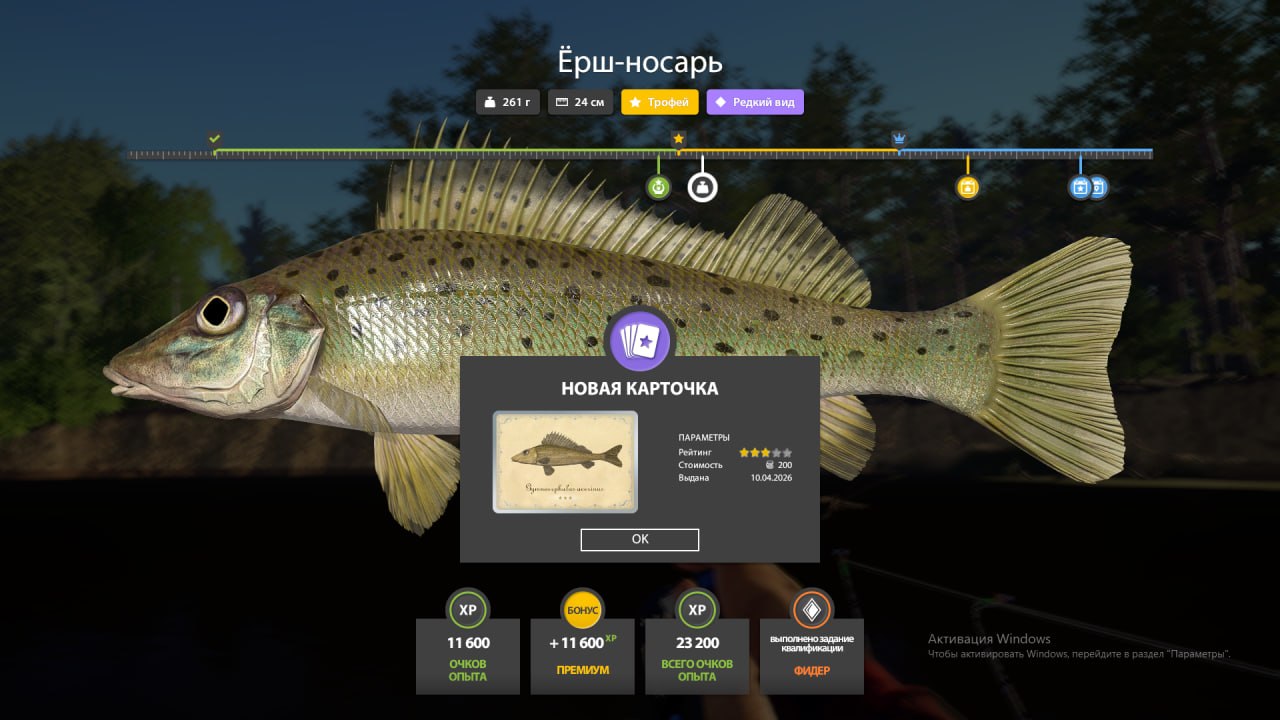The image size is (1280, 720).
Task: Select the white weight marker on the scale
Action: 702,187
